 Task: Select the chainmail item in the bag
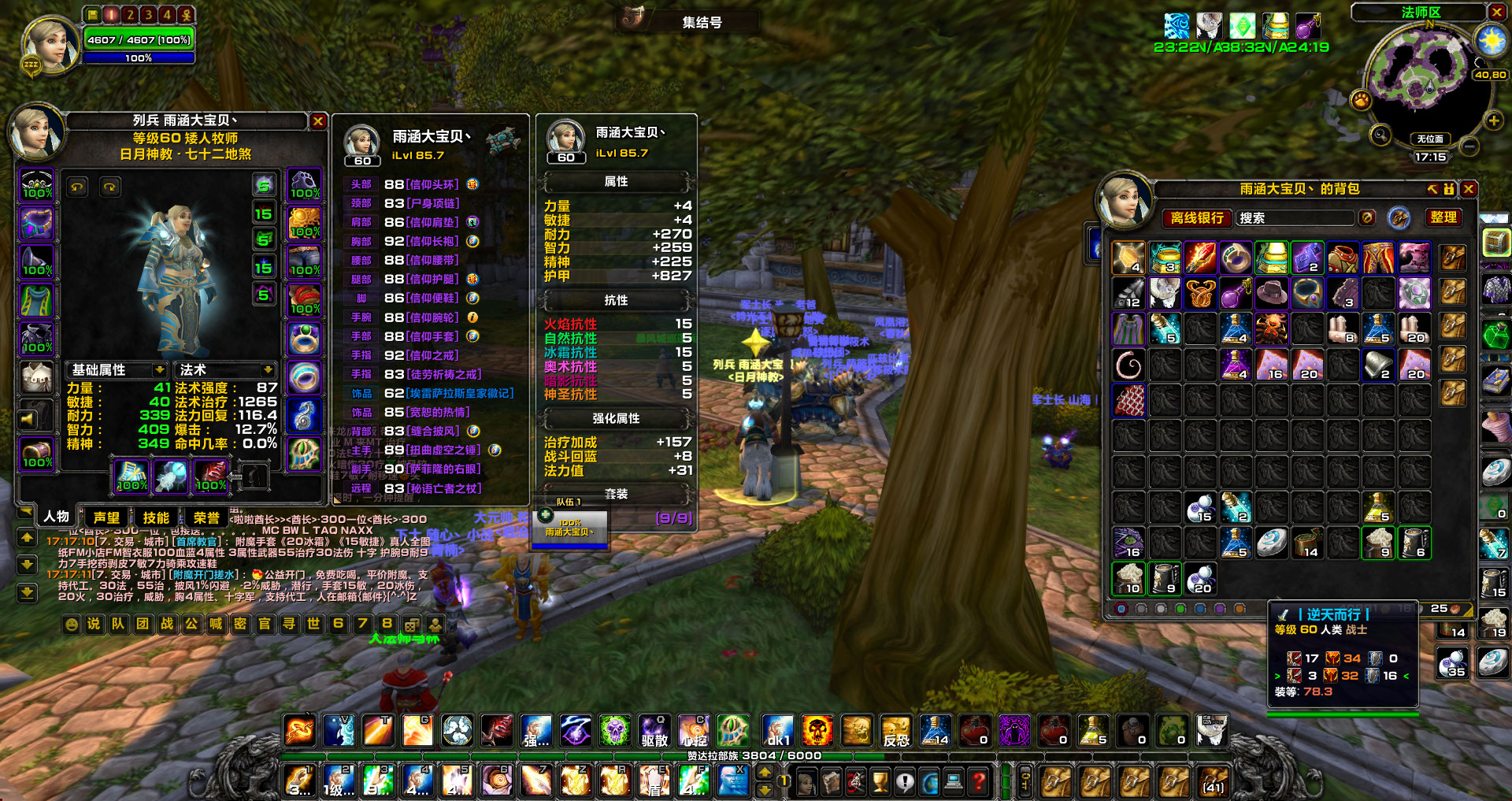pos(1129,400)
